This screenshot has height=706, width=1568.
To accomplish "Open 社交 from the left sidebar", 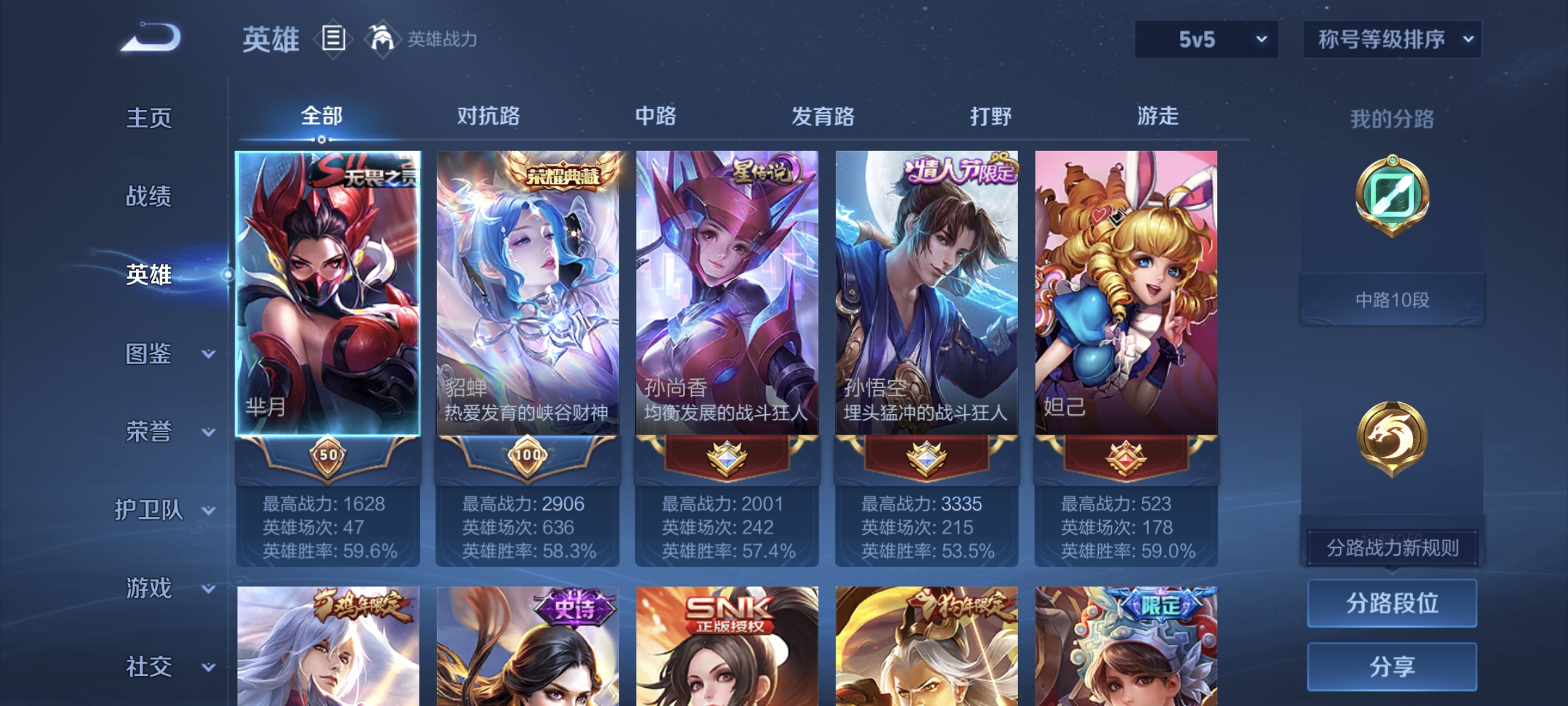I will tap(147, 665).
